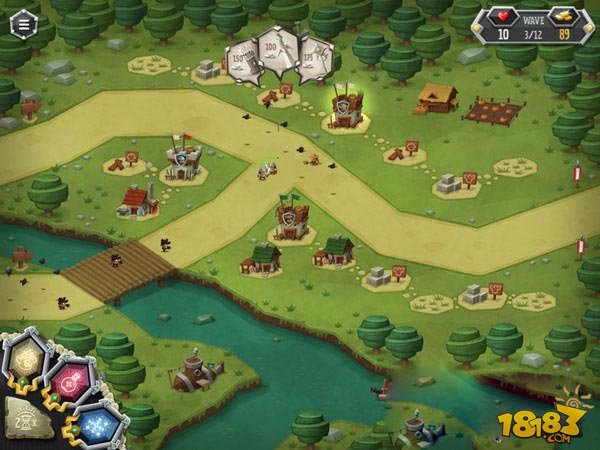Image resolution: width=600 pixels, height=450 pixels.
Task: Choose the 150-gold stone tower build option
Action: point(243,60)
